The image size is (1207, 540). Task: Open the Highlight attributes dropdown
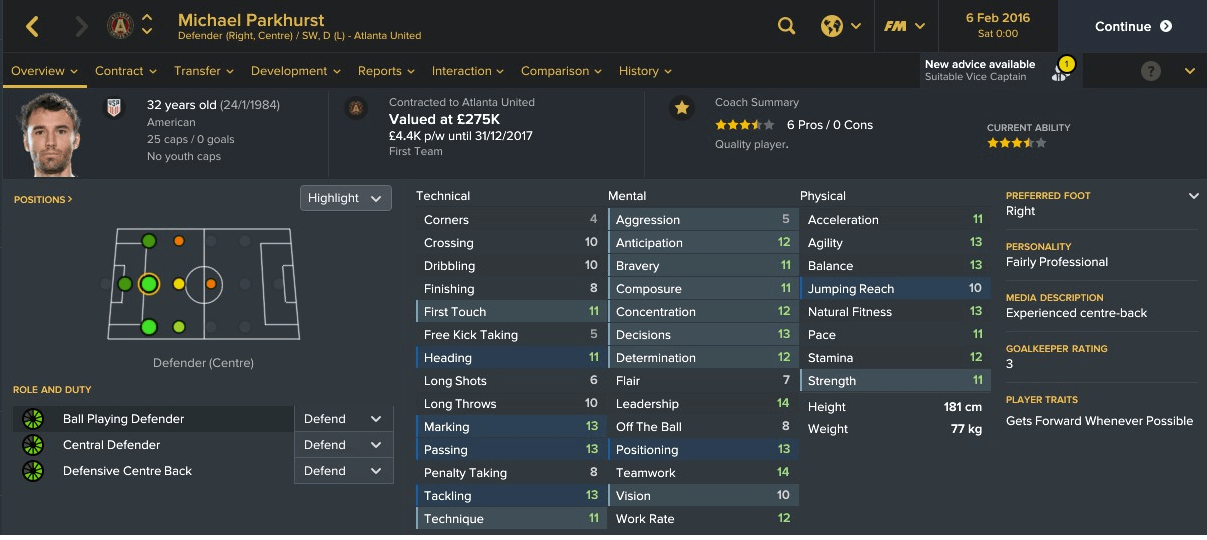click(x=345, y=198)
